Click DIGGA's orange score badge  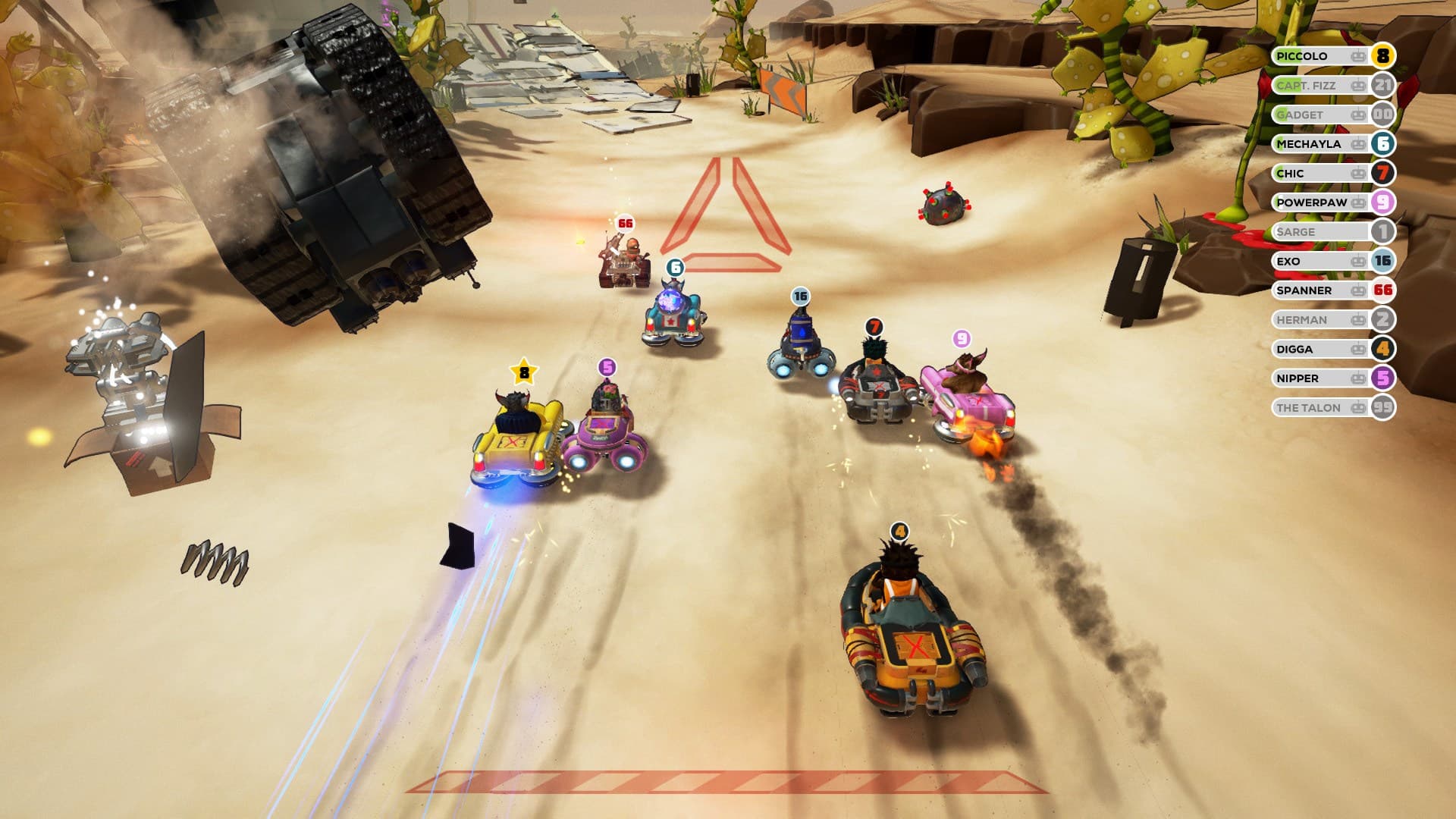pyautogui.click(x=1384, y=349)
